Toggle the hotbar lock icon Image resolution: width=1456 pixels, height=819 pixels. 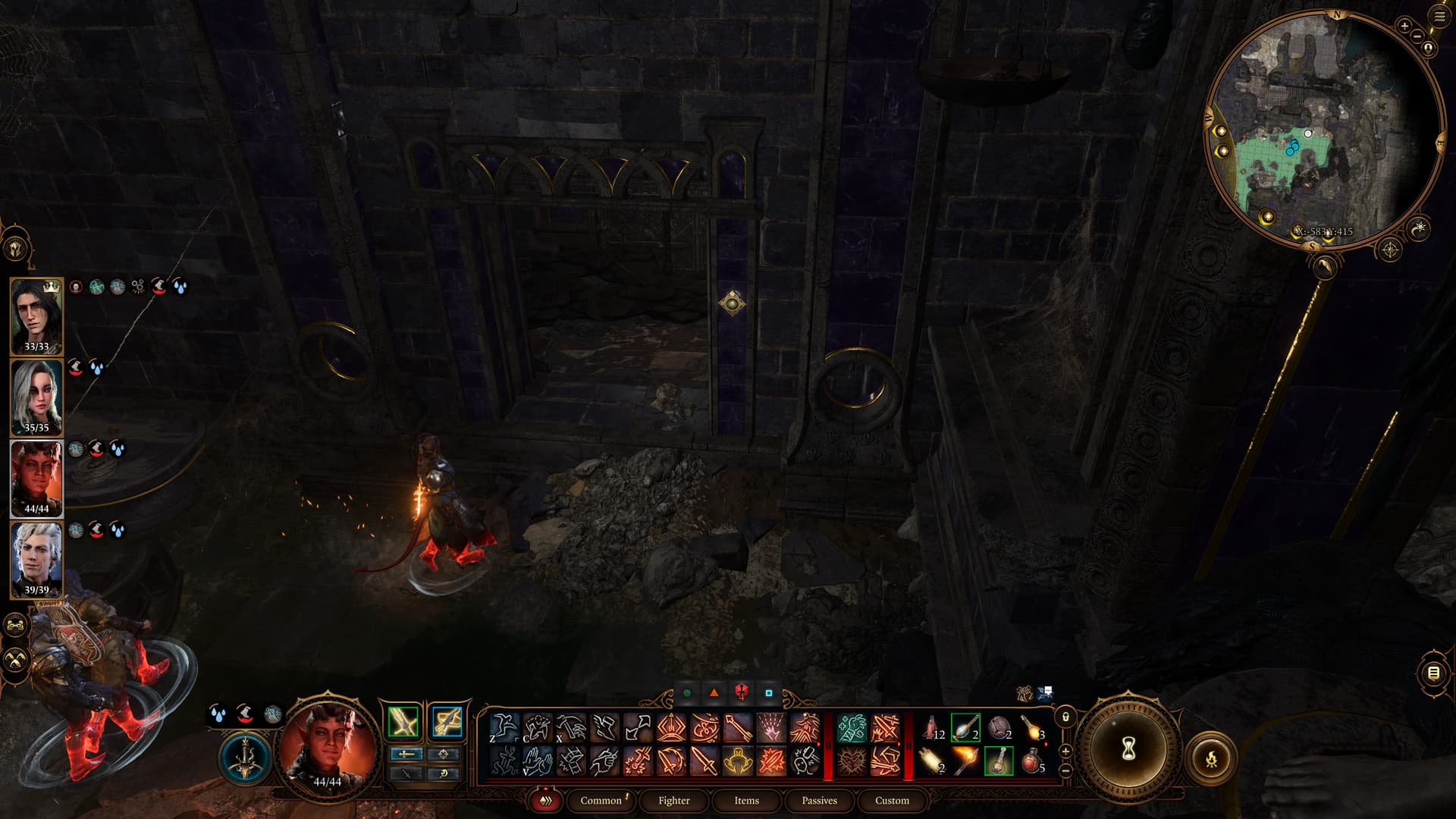click(x=1065, y=717)
